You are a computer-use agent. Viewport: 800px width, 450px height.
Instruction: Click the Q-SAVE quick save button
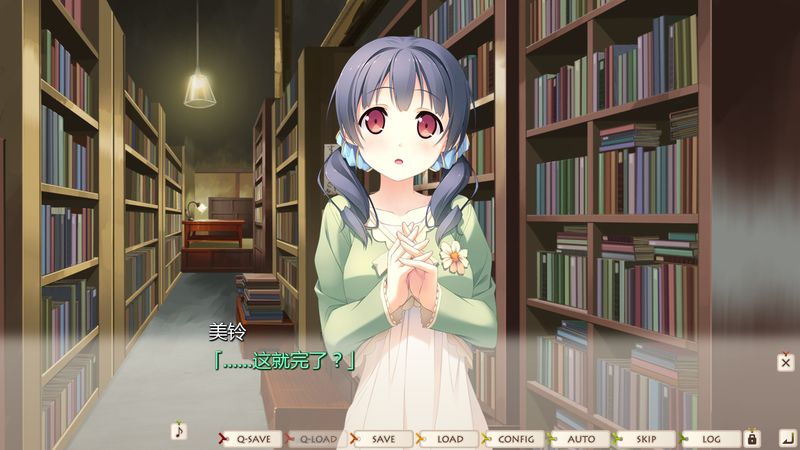(x=249, y=439)
